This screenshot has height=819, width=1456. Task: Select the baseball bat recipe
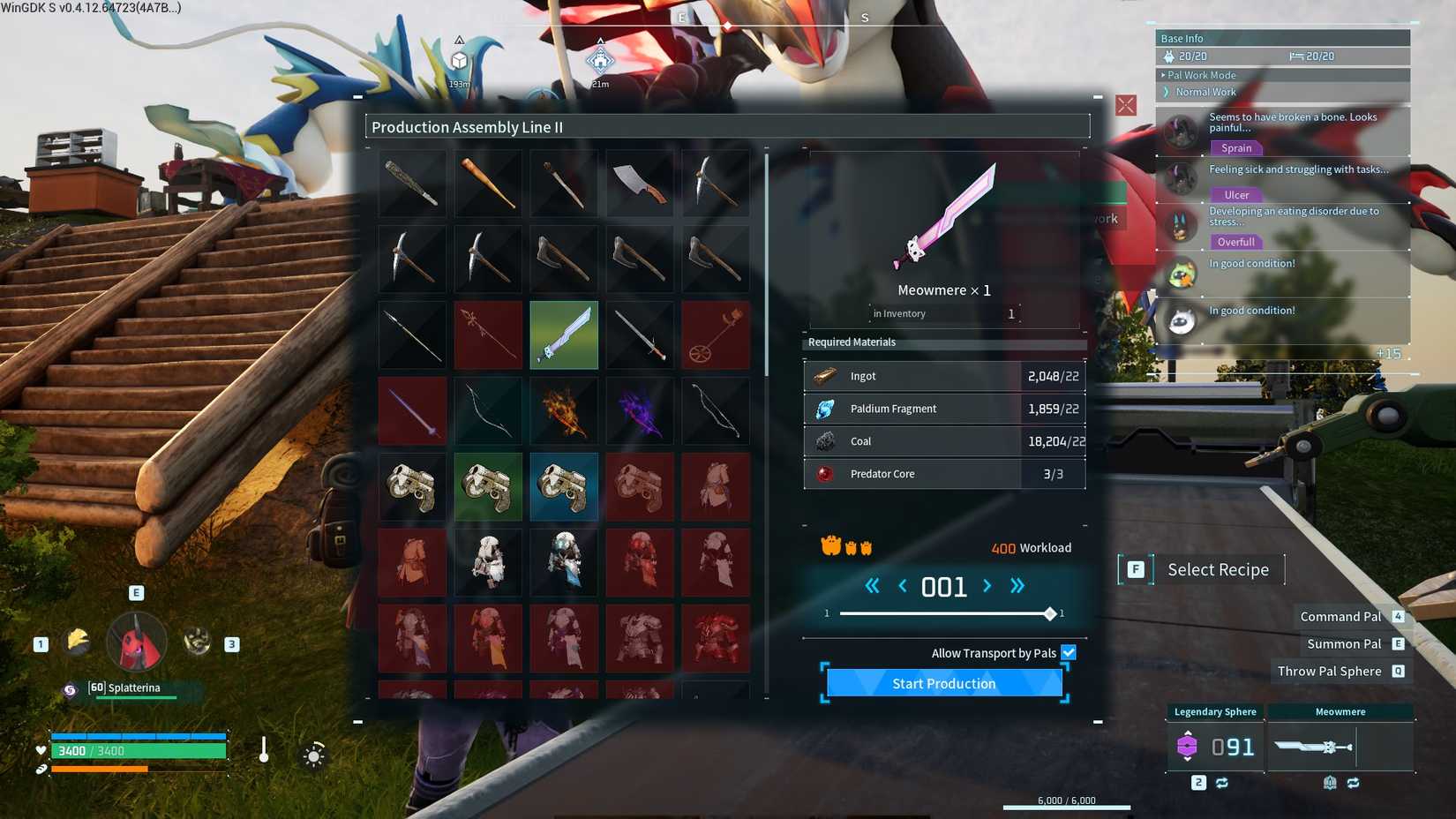tap(488, 183)
